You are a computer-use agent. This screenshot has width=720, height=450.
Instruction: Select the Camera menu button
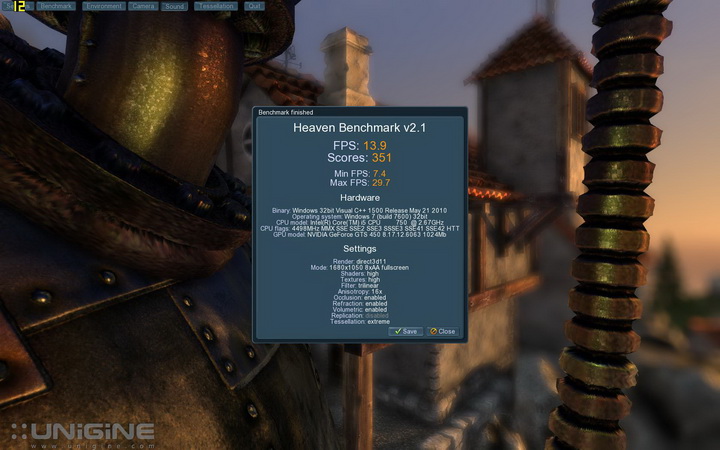click(x=143, y=6)
